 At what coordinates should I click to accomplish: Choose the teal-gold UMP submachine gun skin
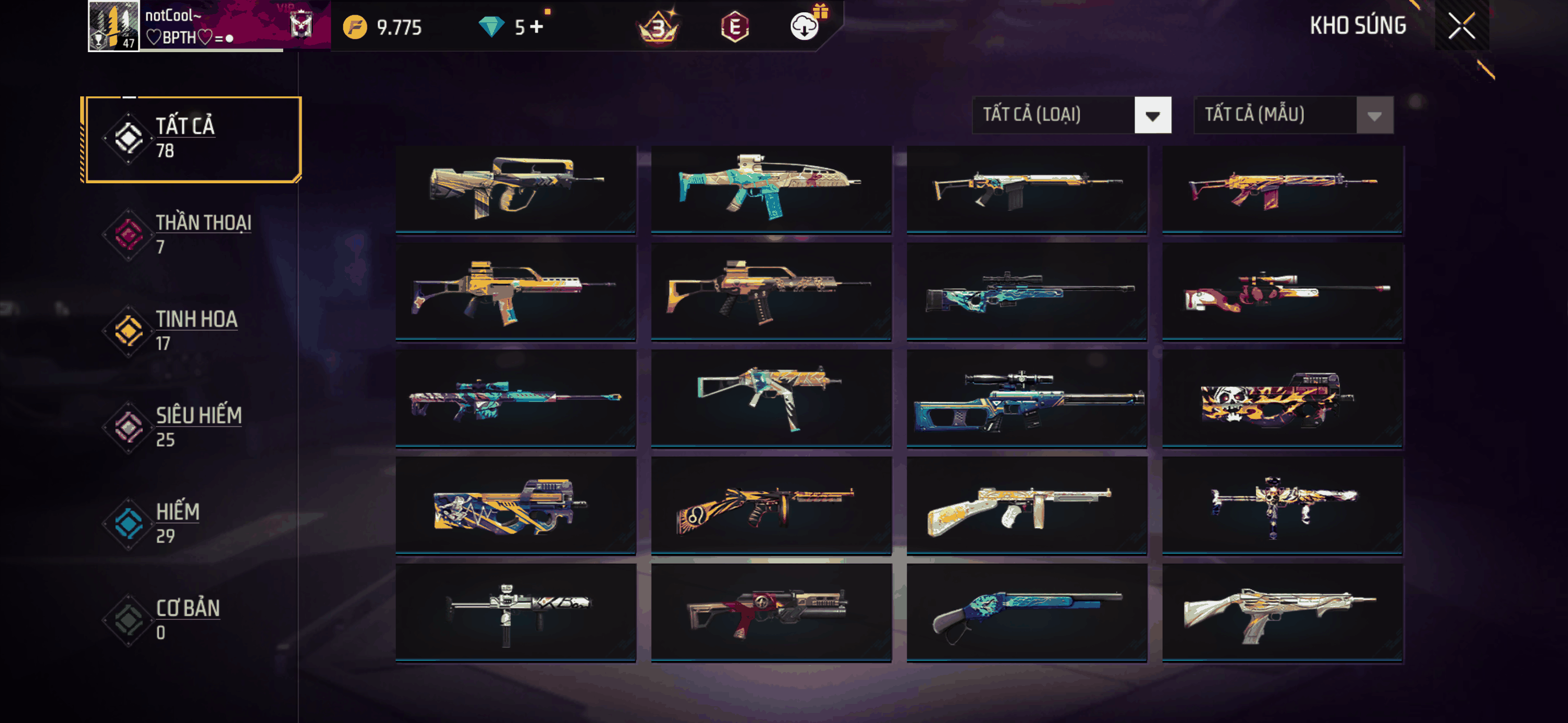[x=771, y=398]
